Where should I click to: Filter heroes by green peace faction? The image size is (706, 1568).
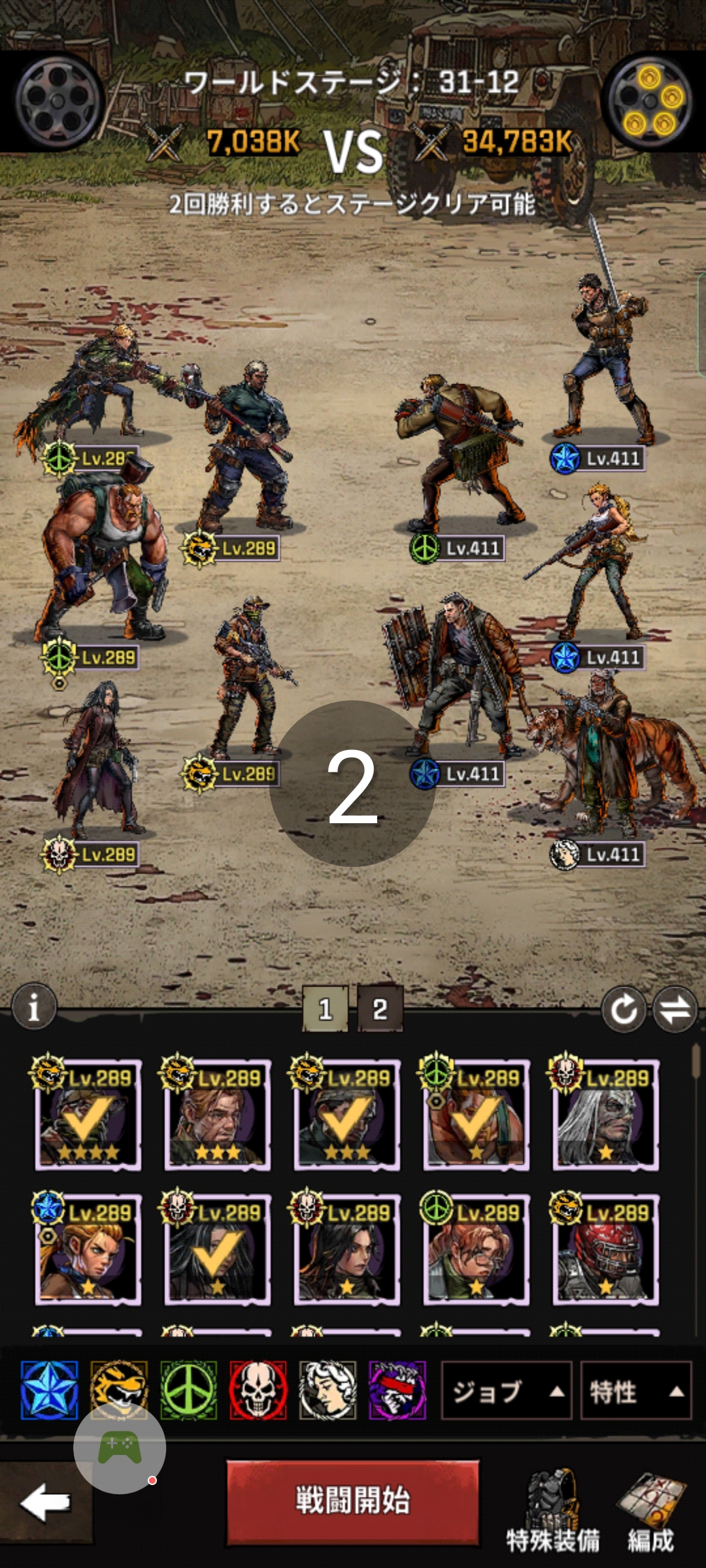[189, 1390]
